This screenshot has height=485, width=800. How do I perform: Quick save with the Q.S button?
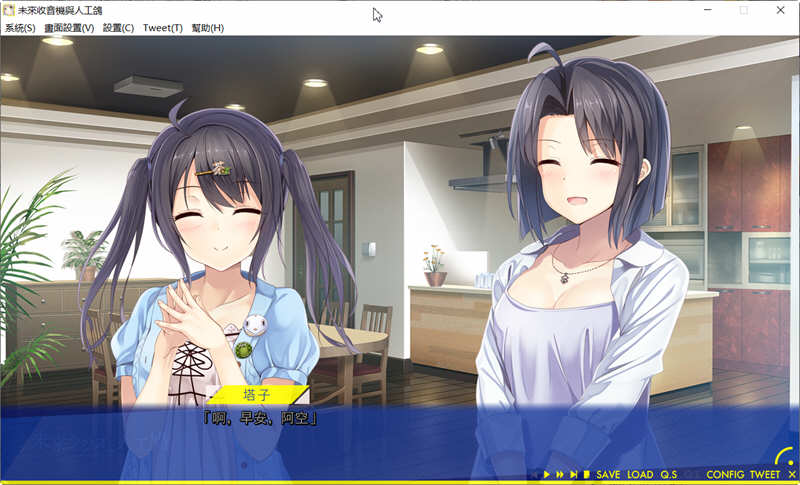tap(669, 475)
